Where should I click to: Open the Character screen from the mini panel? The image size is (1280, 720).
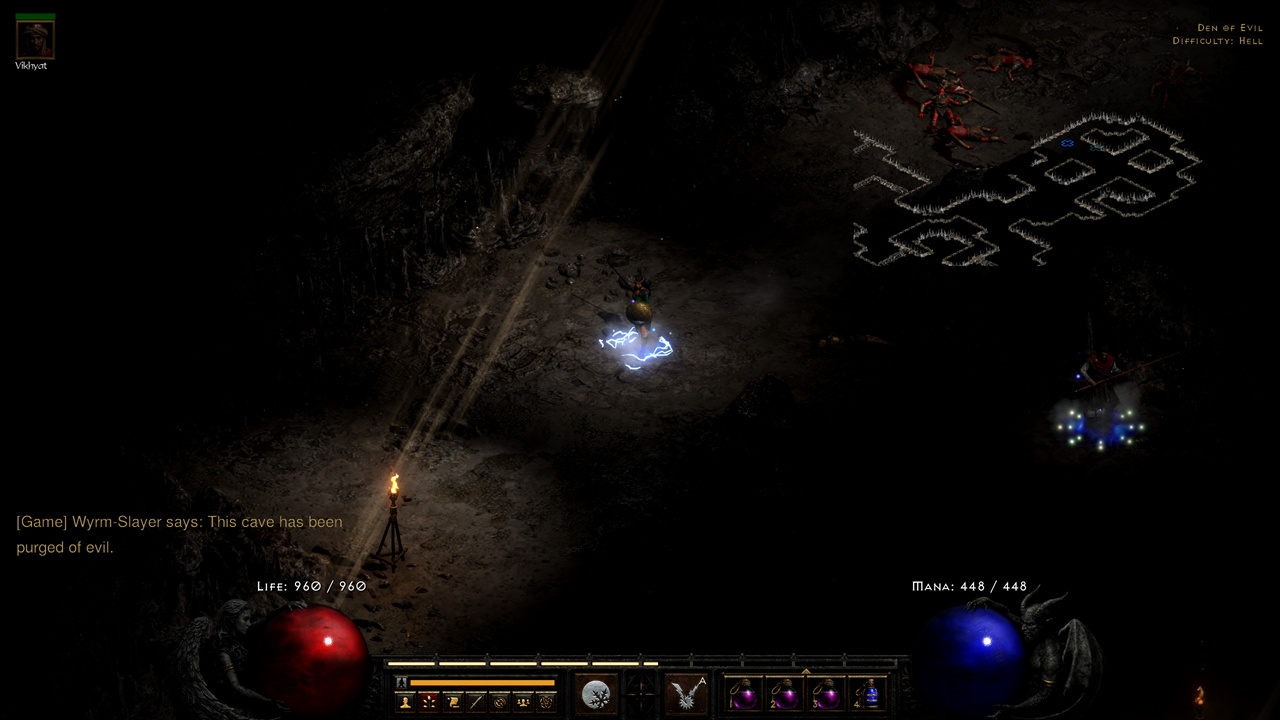[x=405, y=700]
